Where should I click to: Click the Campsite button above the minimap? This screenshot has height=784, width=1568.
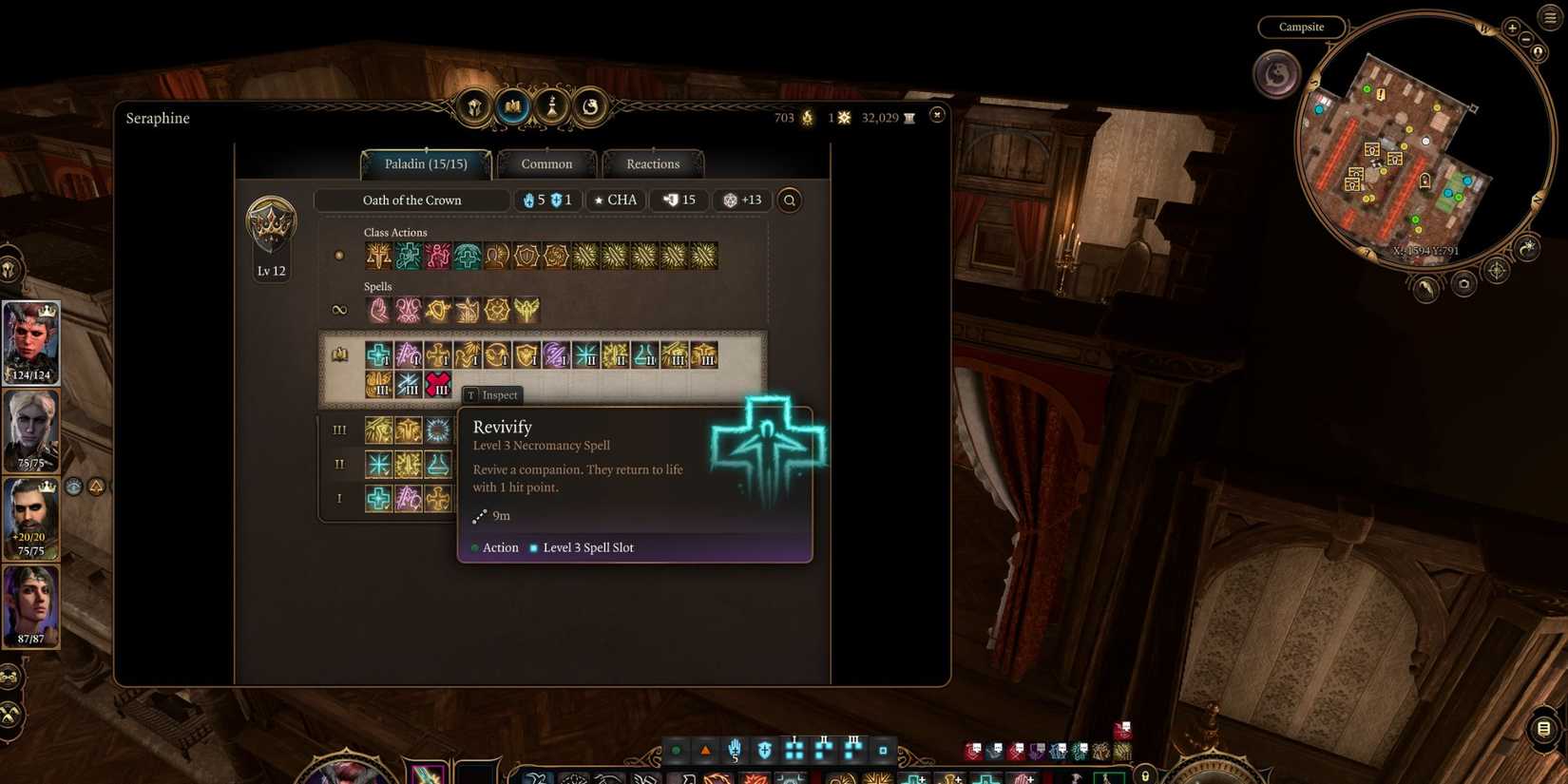coord(1301,27)
